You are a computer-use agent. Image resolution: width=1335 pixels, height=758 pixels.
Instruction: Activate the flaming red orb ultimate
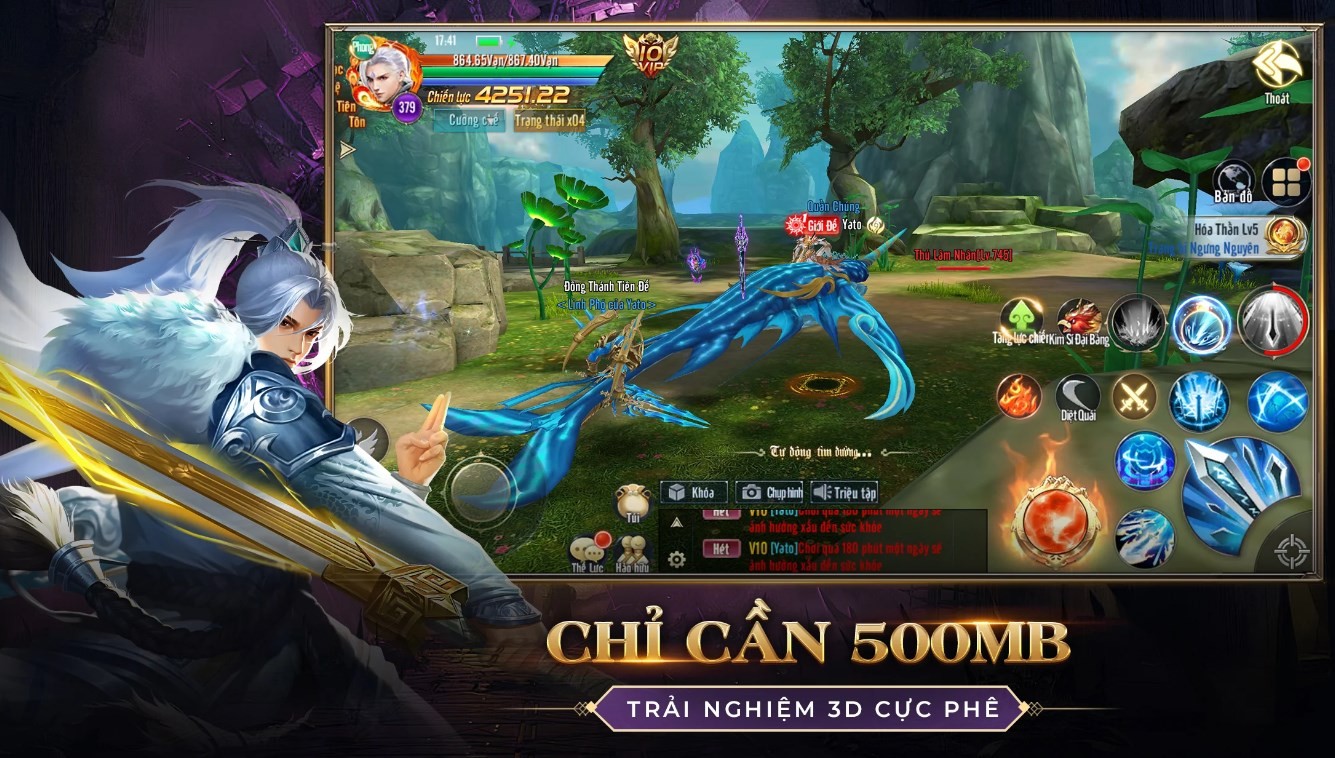click(1056, 518)
